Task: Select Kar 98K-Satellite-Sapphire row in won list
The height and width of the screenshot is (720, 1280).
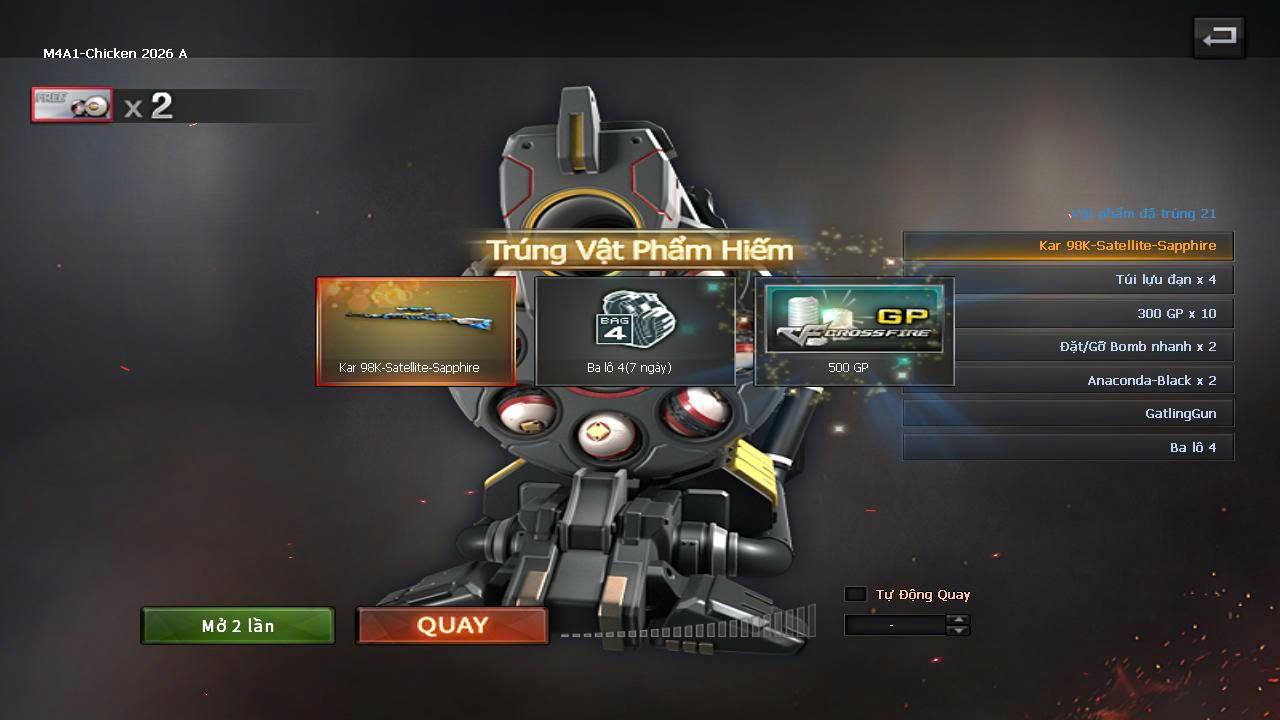Action: pyautogui.click(x=1068, y=246)
